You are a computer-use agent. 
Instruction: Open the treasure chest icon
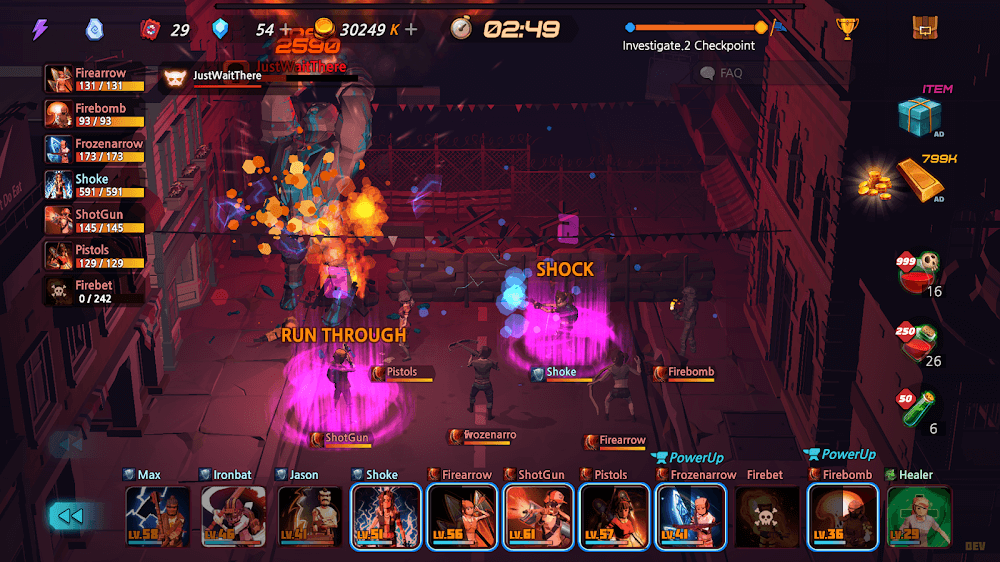coord(925,28)
